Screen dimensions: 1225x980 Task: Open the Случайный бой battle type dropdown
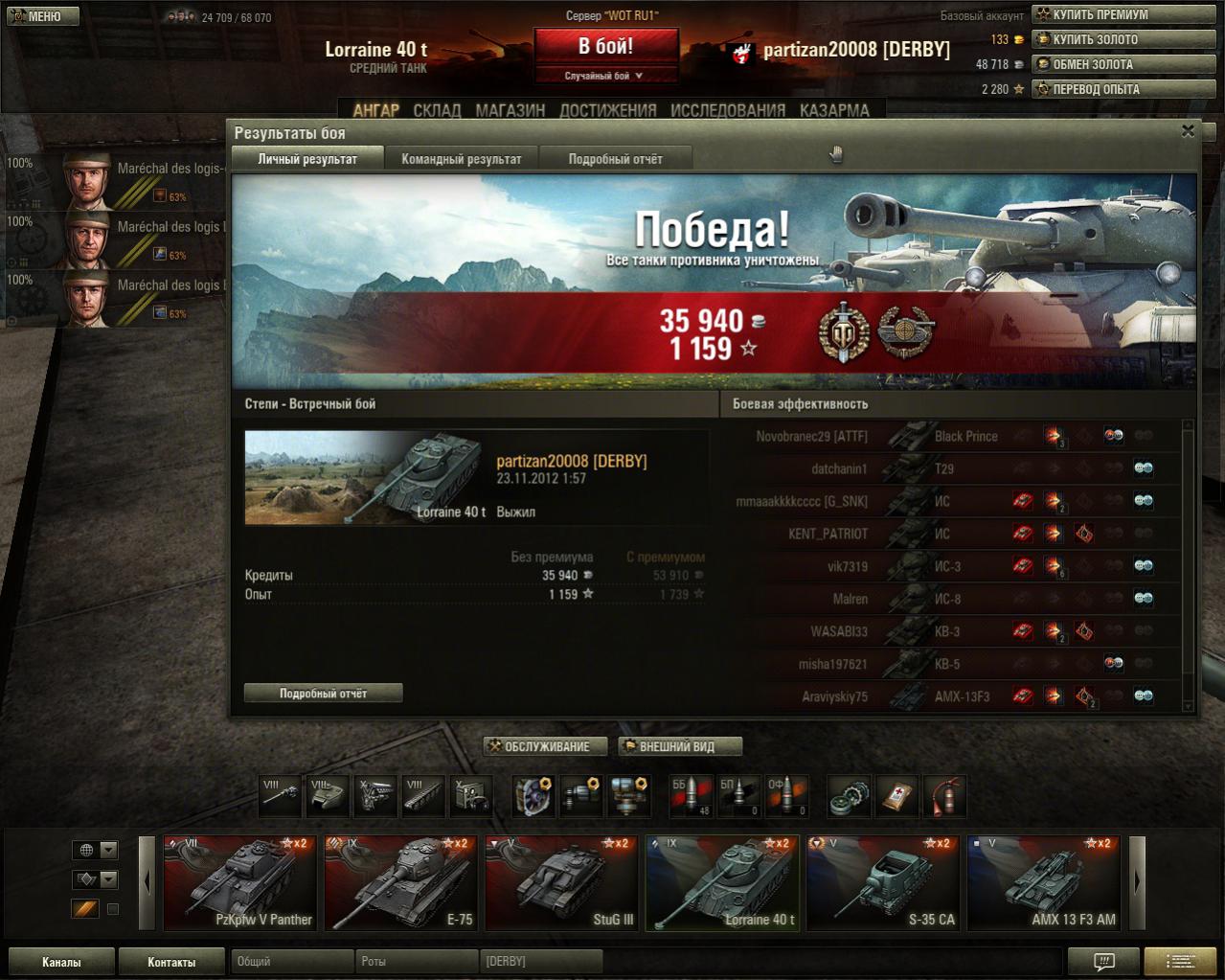click(605, 76)
